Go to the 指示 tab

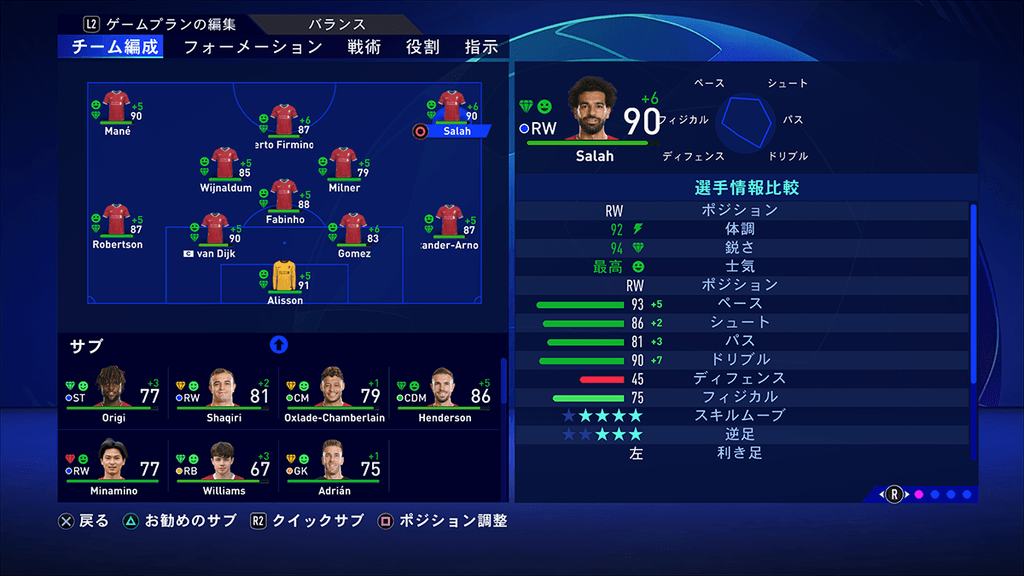tap(482, 47)
